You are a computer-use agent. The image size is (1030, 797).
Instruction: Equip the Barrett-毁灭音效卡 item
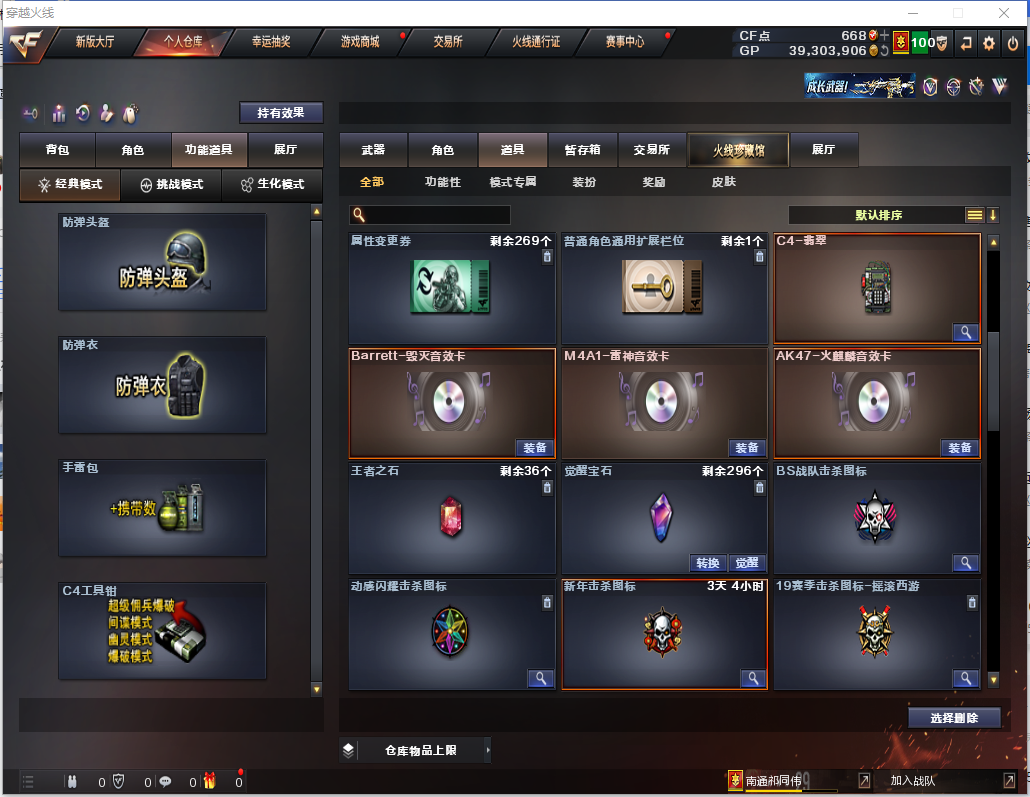point(535,447)
